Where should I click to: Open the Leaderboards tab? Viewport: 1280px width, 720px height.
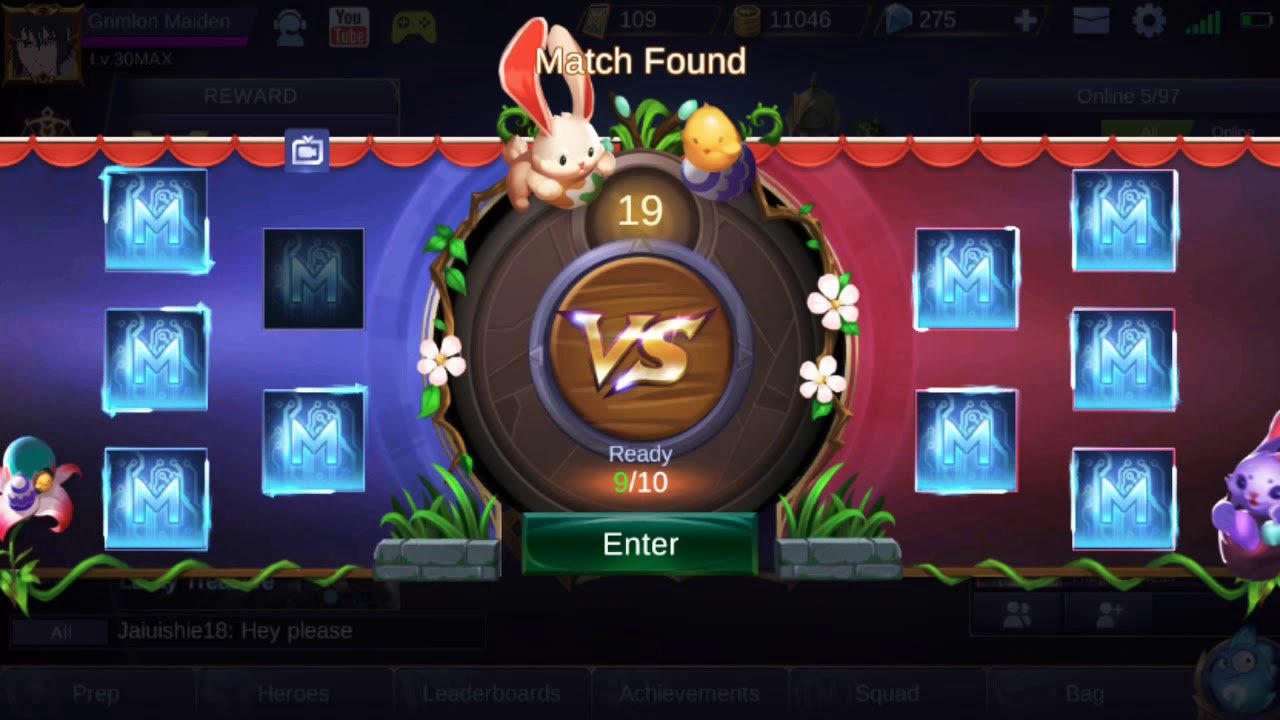491,693
